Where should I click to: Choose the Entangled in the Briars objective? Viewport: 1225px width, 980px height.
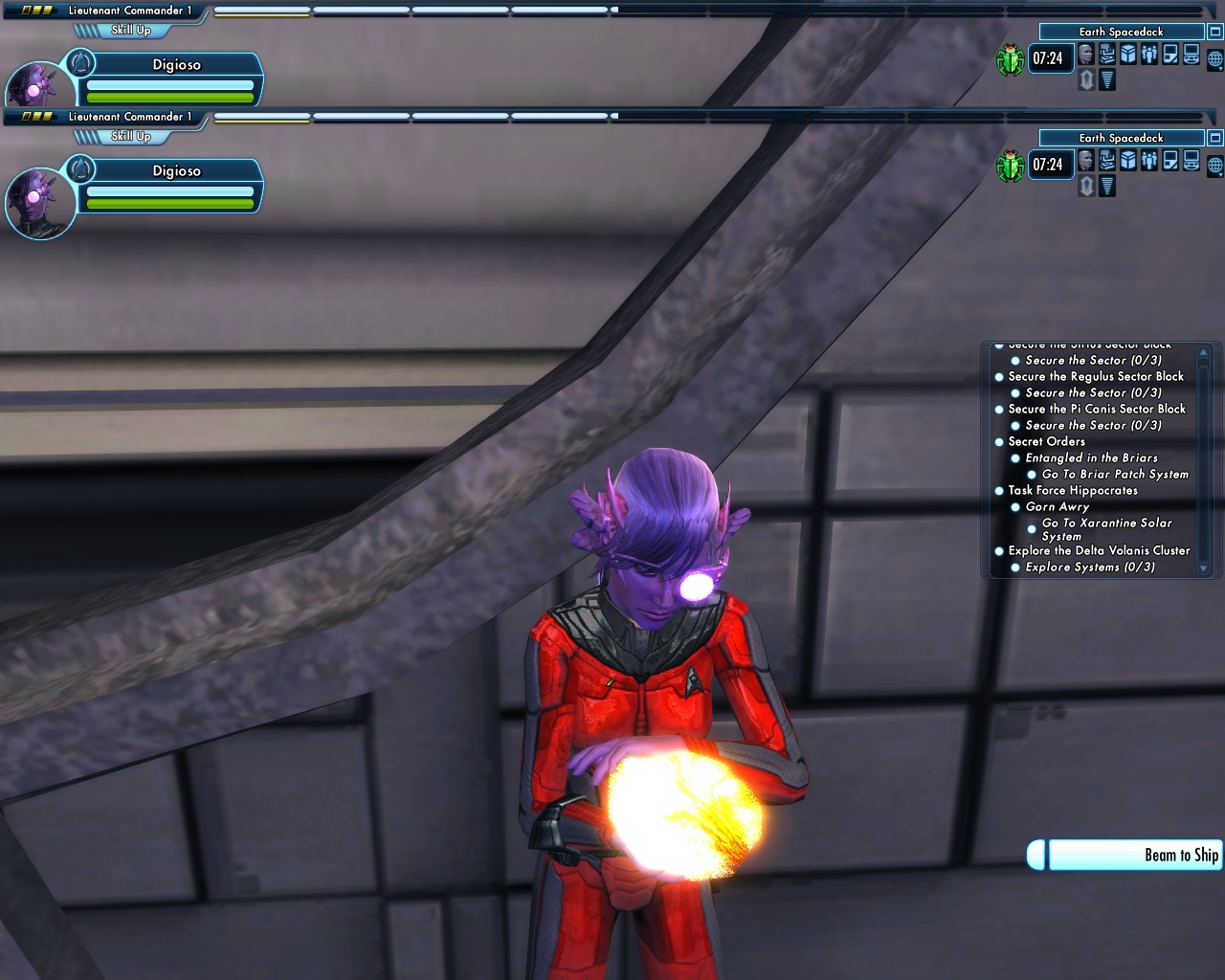click(1091, 458)
